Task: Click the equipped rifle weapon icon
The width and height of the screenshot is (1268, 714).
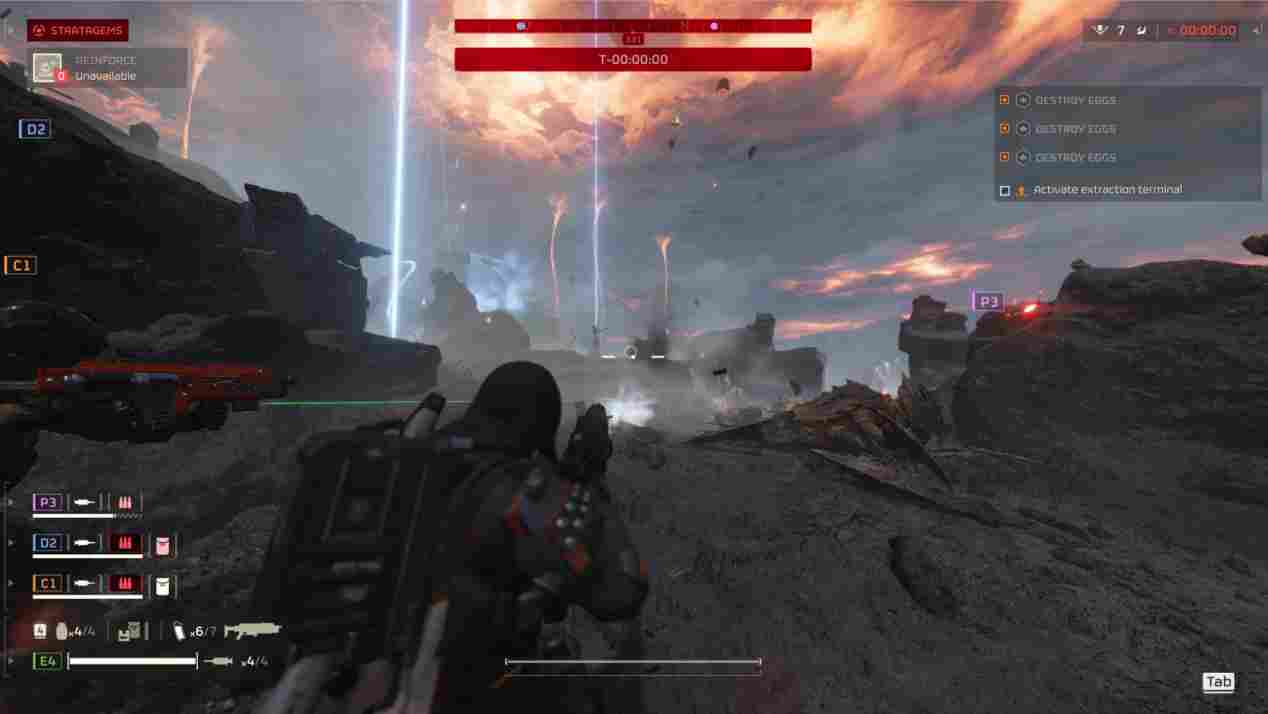Action: pyautogui.click(x=252, y=630)
